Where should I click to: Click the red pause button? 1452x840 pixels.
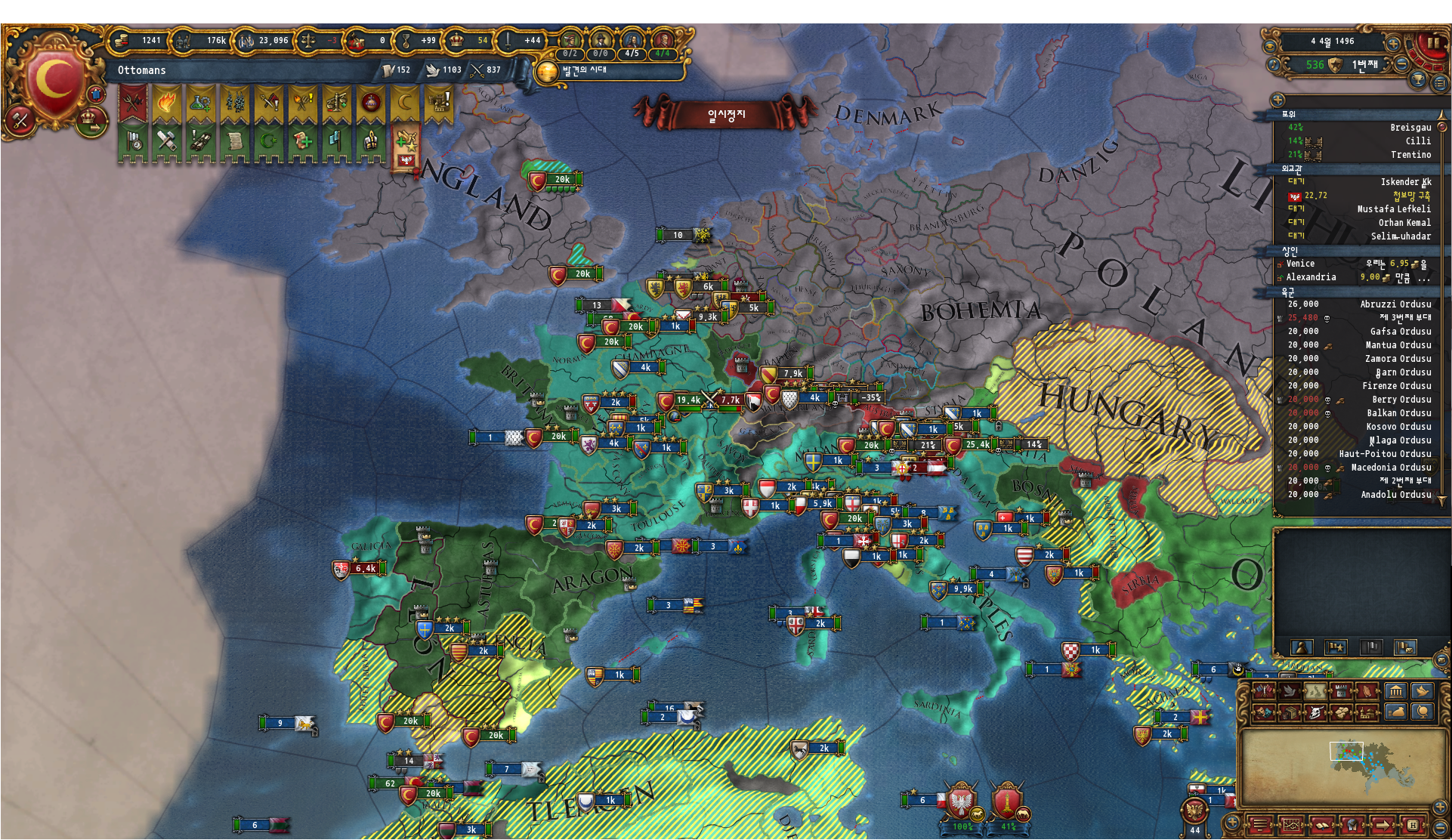click(1432, 43)
